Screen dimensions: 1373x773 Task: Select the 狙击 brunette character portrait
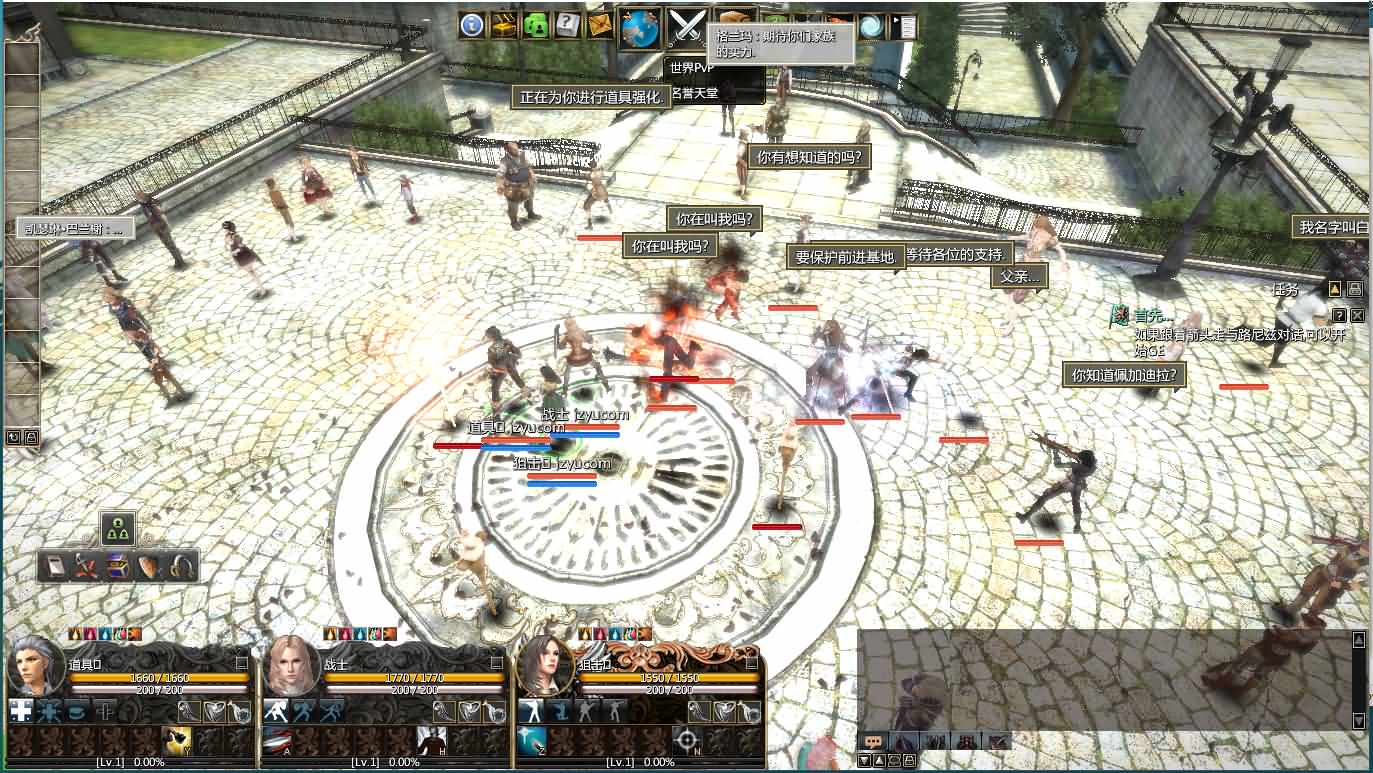[545, 666]
